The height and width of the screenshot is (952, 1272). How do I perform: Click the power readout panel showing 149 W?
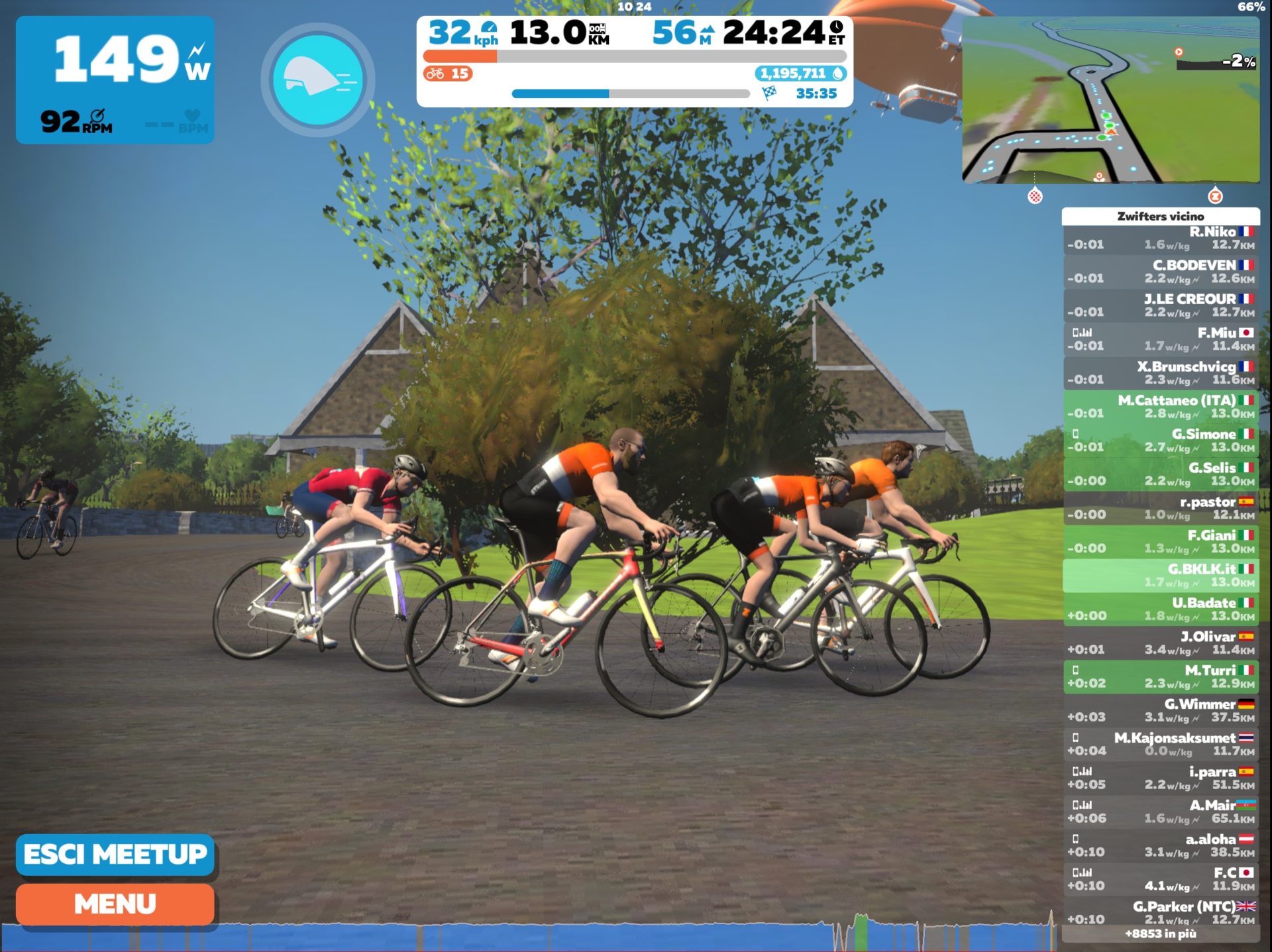click(115, 79)
